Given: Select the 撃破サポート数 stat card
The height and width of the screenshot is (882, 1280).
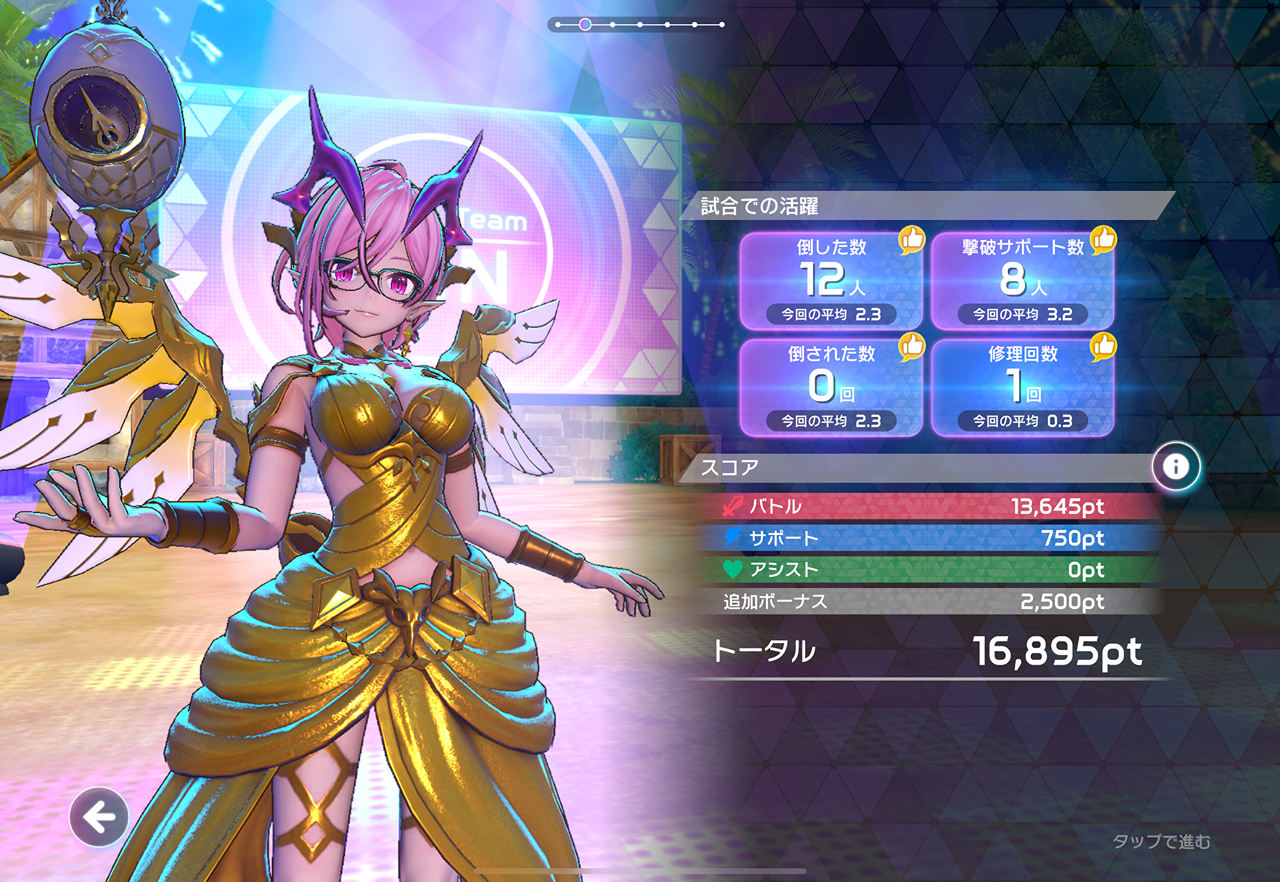Looking at the screenshot, I should coord(1022,281).
